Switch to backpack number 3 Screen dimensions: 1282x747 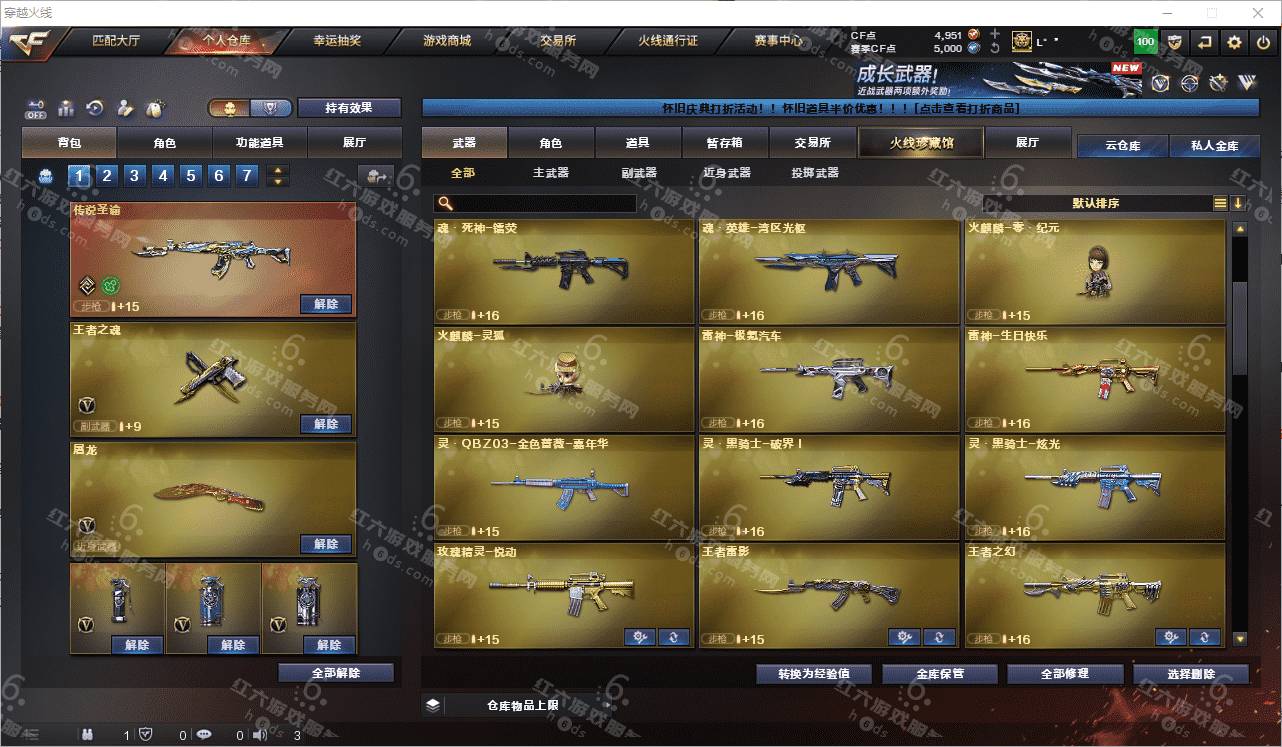134,176
